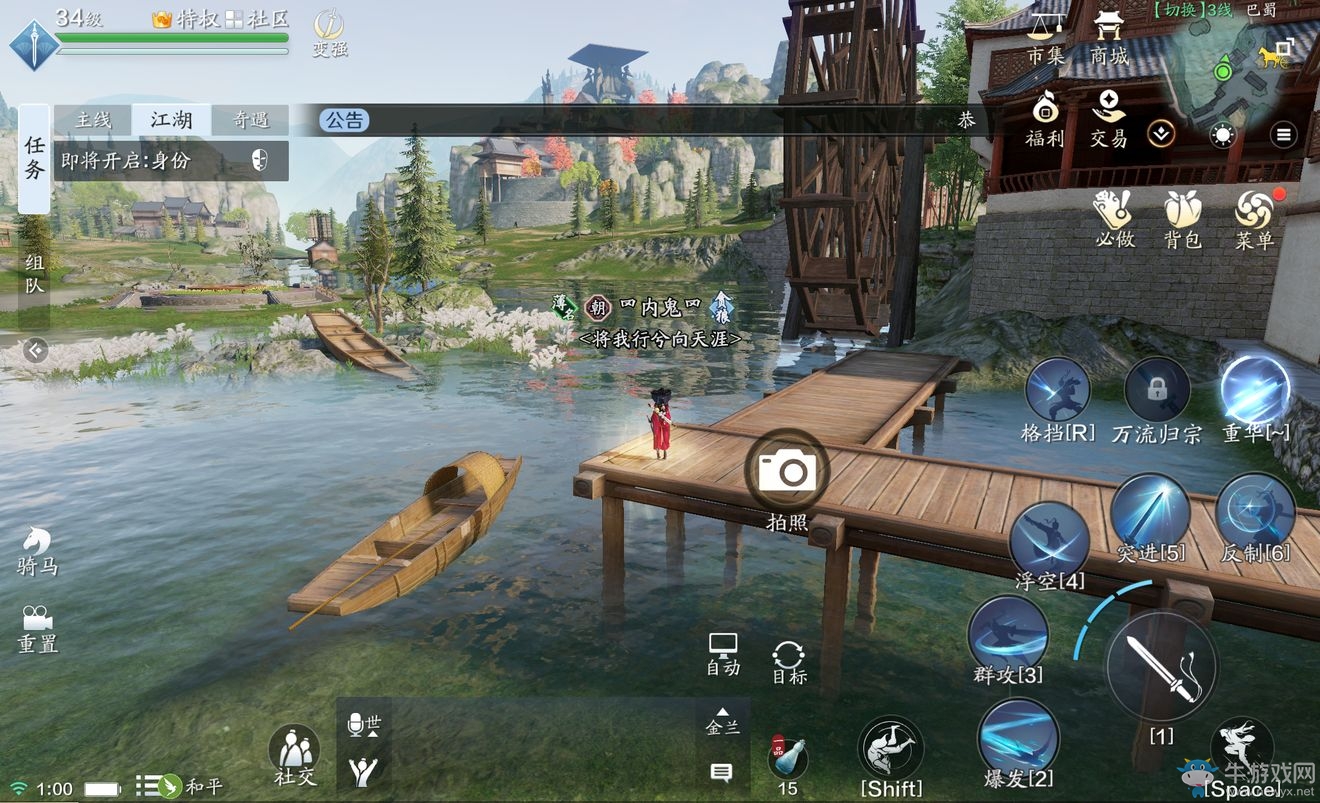Screen dimensions: 1320x803
Task: Reset the camera with 重置
Action: [x=38, y=627]
